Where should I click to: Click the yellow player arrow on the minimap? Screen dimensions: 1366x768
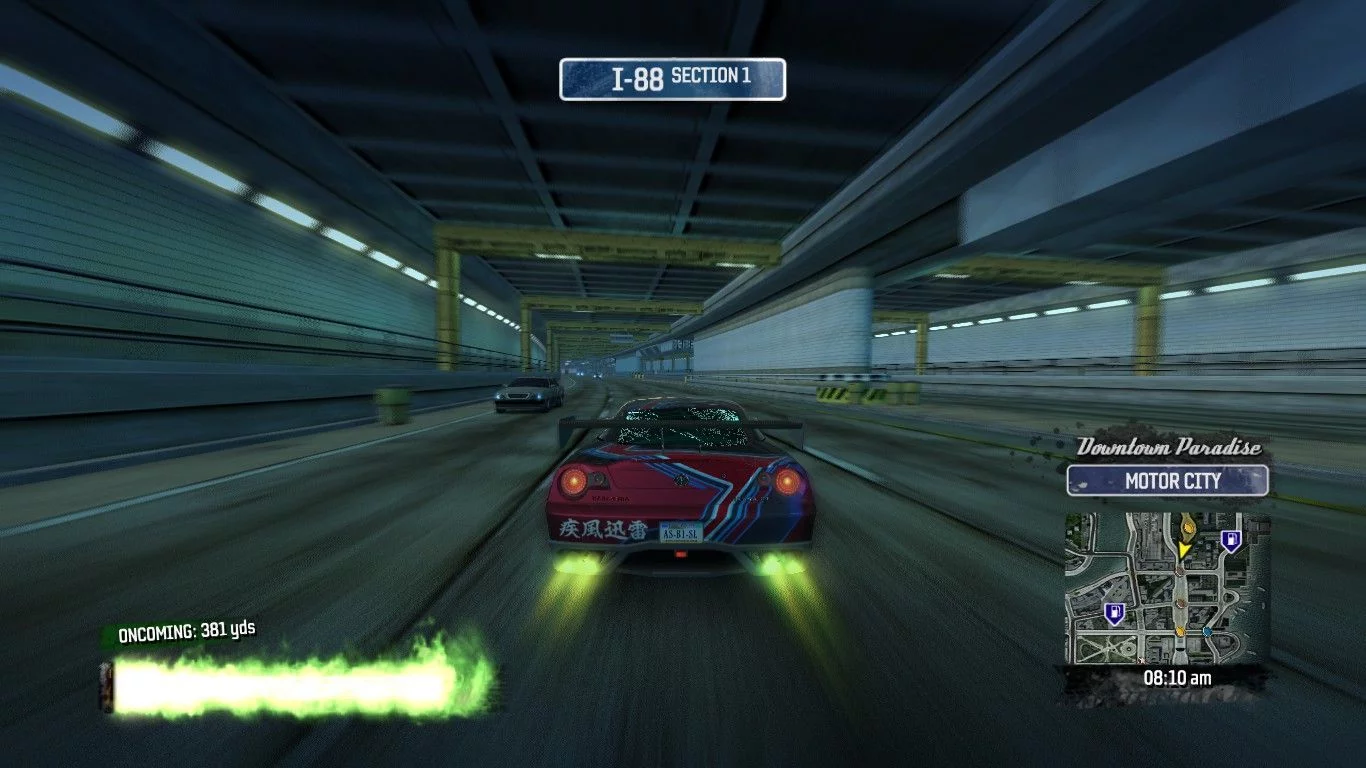click(x=1184, y=549)
